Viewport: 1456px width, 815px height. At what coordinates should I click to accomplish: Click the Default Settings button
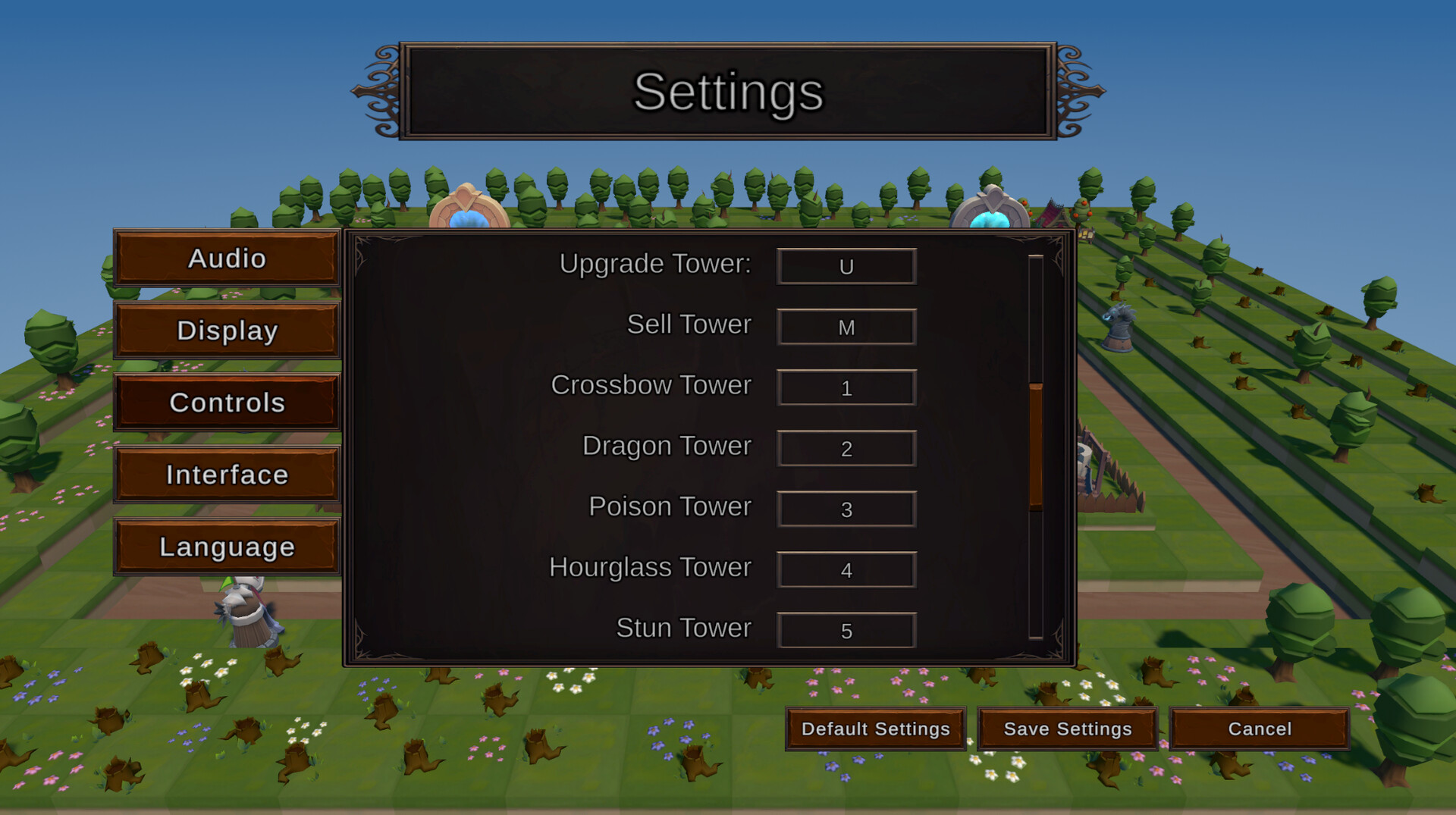875,729
